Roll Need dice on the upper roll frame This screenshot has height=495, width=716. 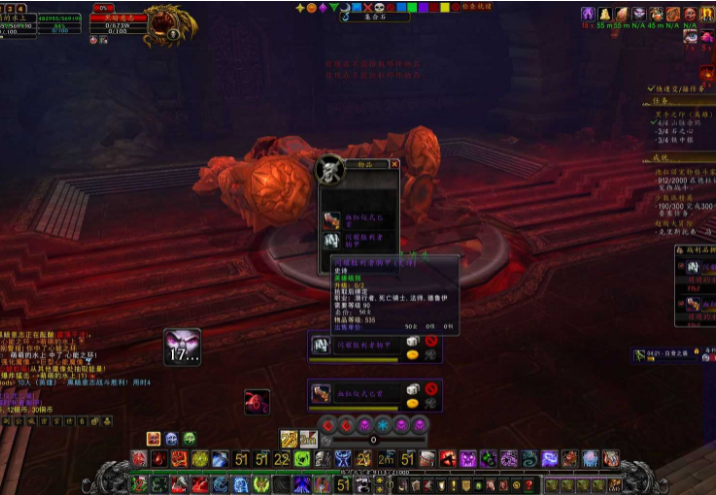click(411, 342)
